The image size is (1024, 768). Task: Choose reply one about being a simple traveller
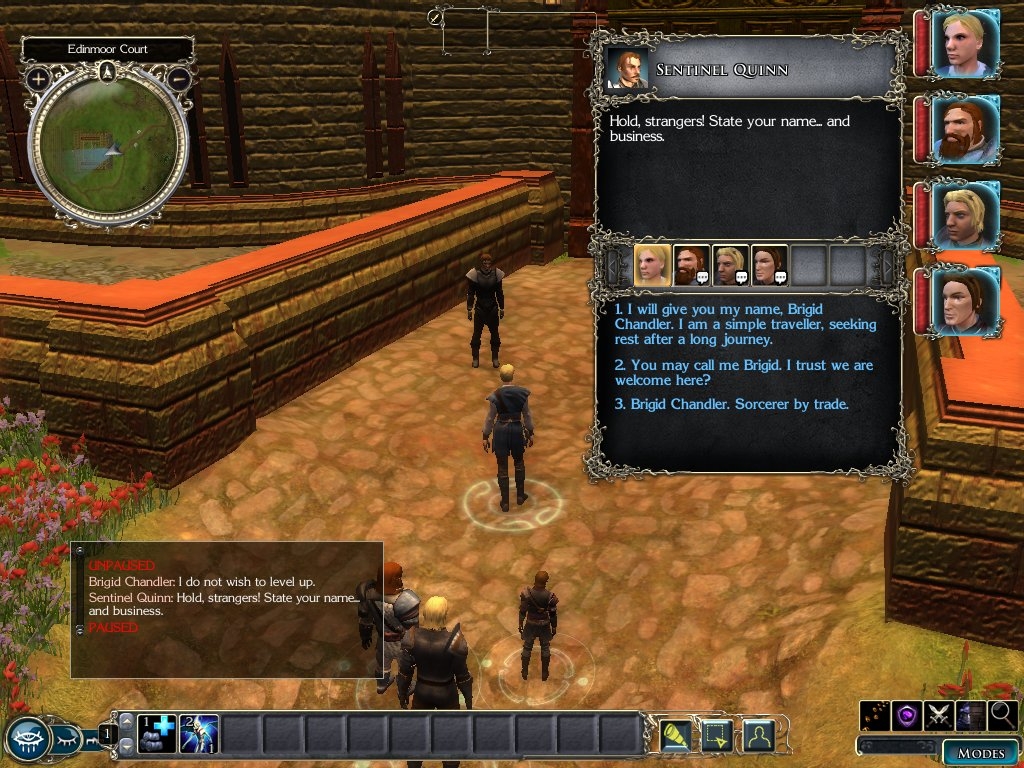click(x=745, y=325)
